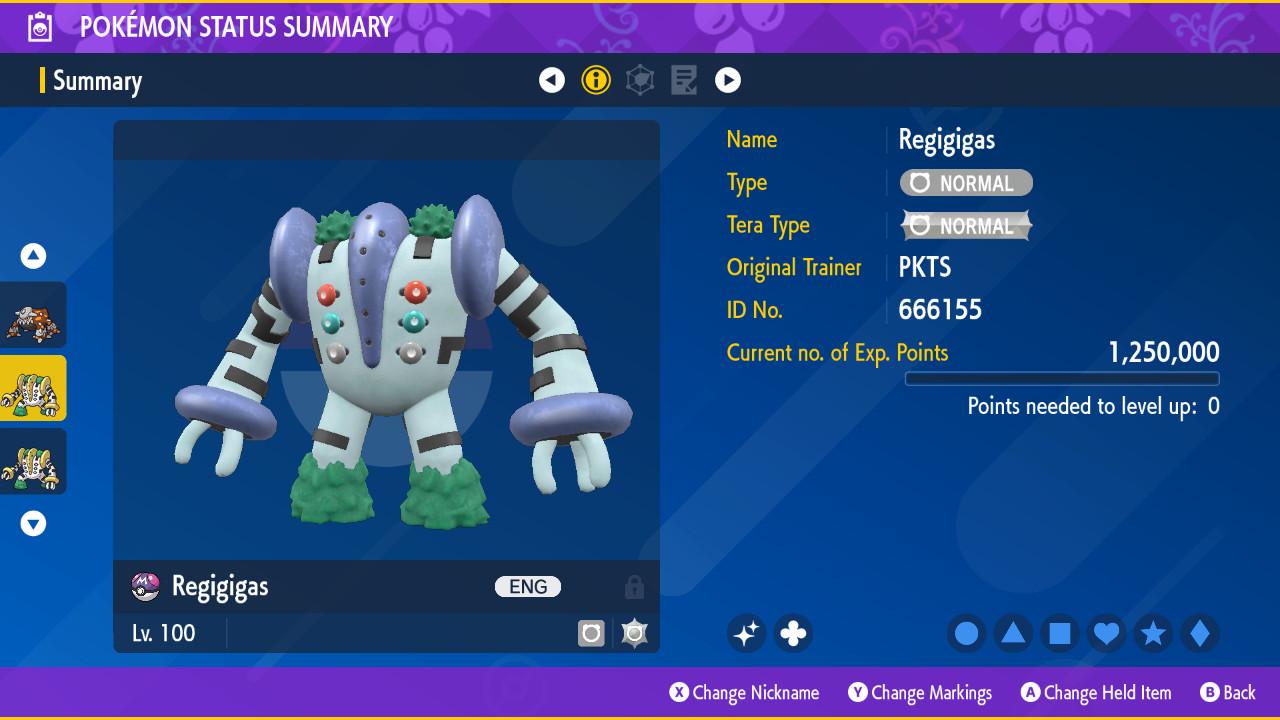1280x720 pixels.
Task: Toggle the heart marking
Action: coord(1106,633)
